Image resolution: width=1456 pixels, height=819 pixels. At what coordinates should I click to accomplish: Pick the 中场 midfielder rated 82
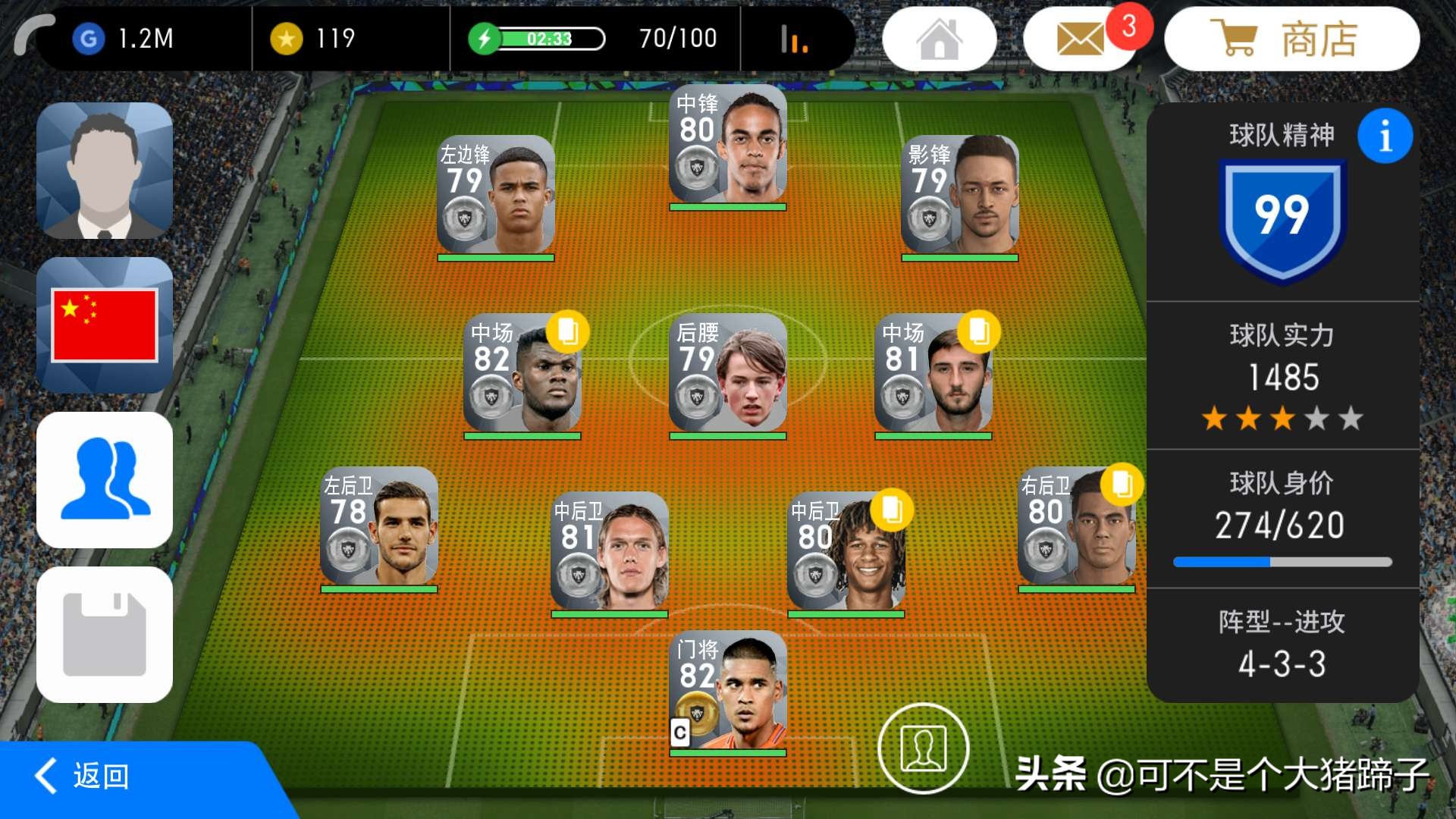click(x=522, y=374)
